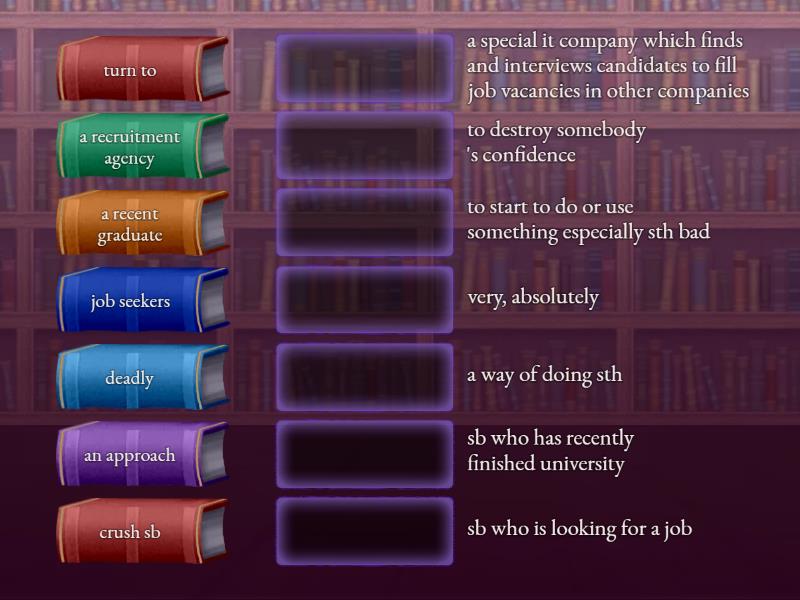Select empty slot beside 'very, absolutely' definition
Viewport: 800px width, 600px height.
[x=365, y=299]
